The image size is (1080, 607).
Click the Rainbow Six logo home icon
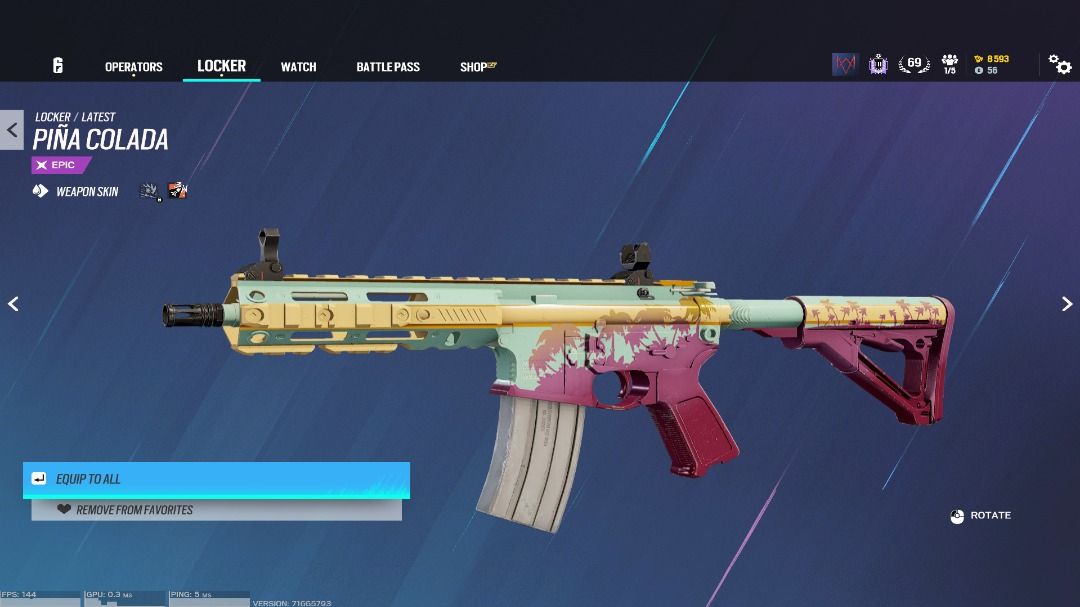coord(58,66)
